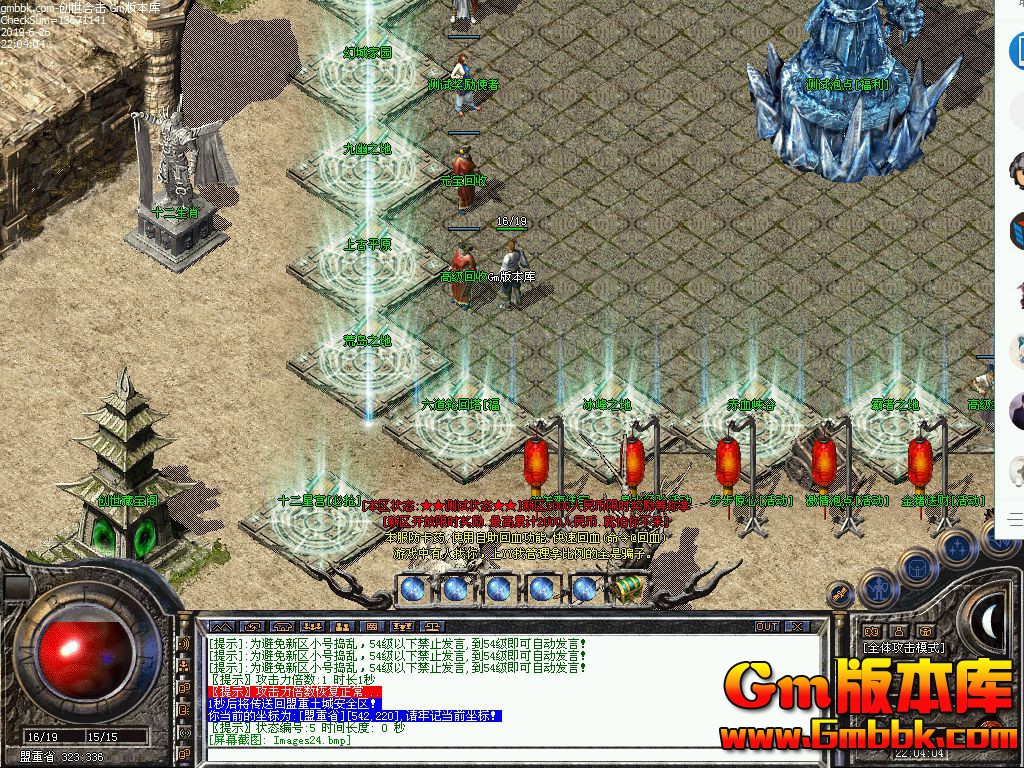Click the OUT button above the chat log
Viewport: 1024px width, 768px height.
[x=767, y=626]
